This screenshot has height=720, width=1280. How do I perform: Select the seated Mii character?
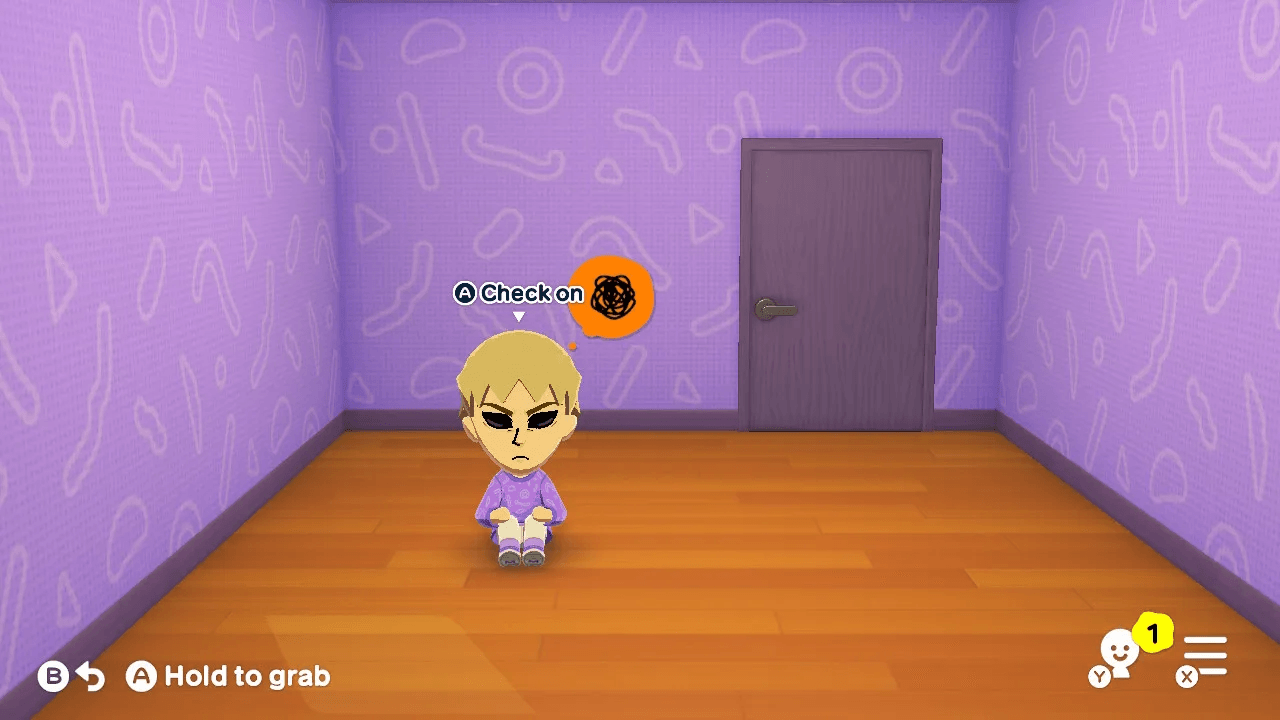point(520,460)
